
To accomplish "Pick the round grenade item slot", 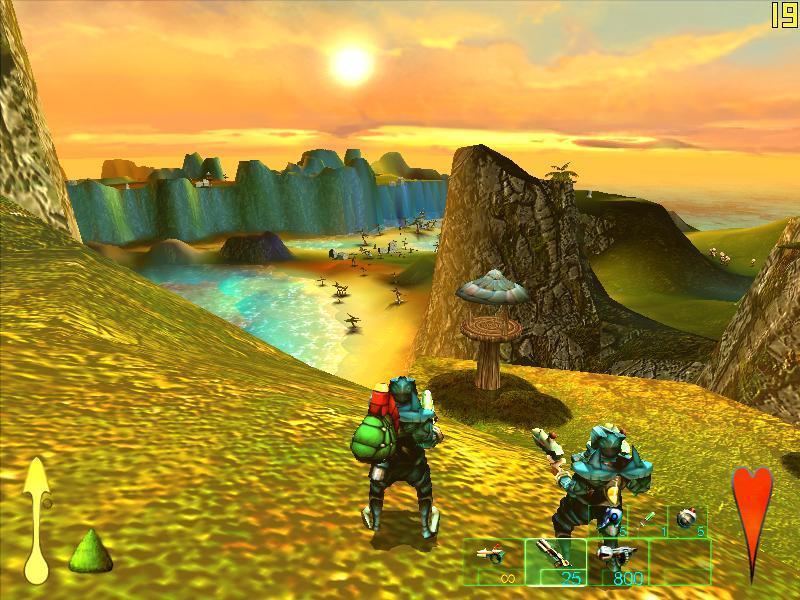I will 688,521.
